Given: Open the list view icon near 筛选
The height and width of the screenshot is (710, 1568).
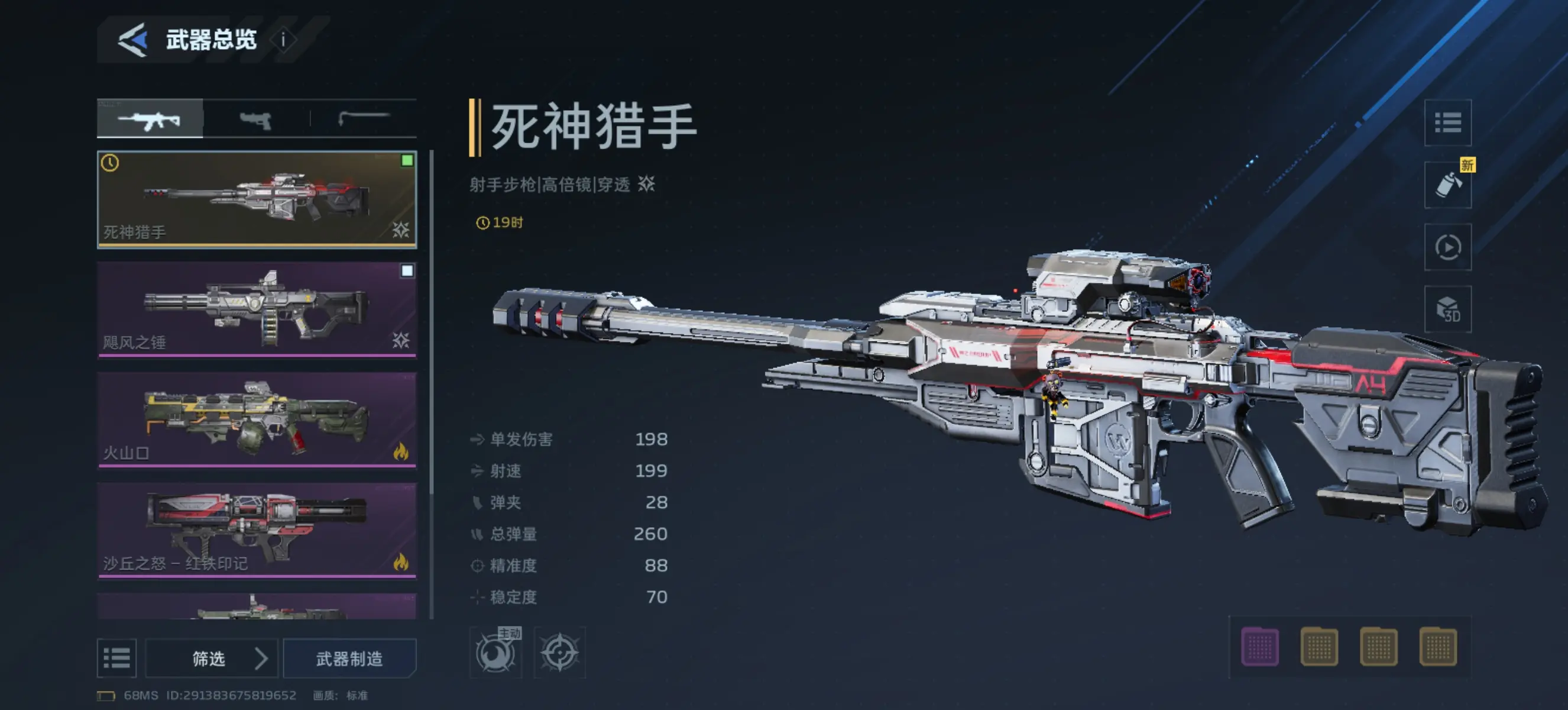Looking at the screenshot, I should pyautogui.click(x=117, y=659).
